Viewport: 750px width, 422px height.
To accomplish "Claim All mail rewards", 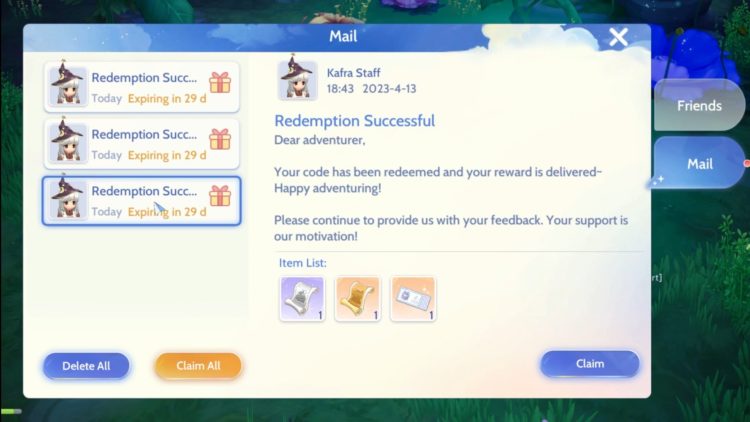I will 198,366.
